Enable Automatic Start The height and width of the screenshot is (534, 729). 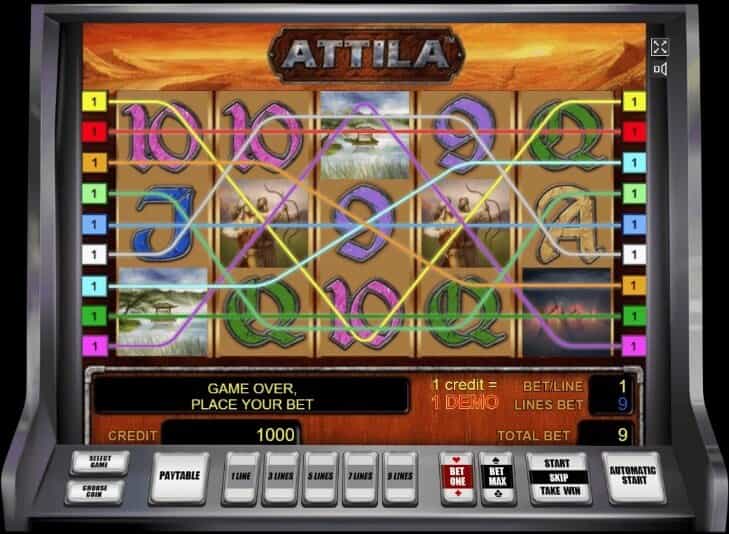pos(633,476)
